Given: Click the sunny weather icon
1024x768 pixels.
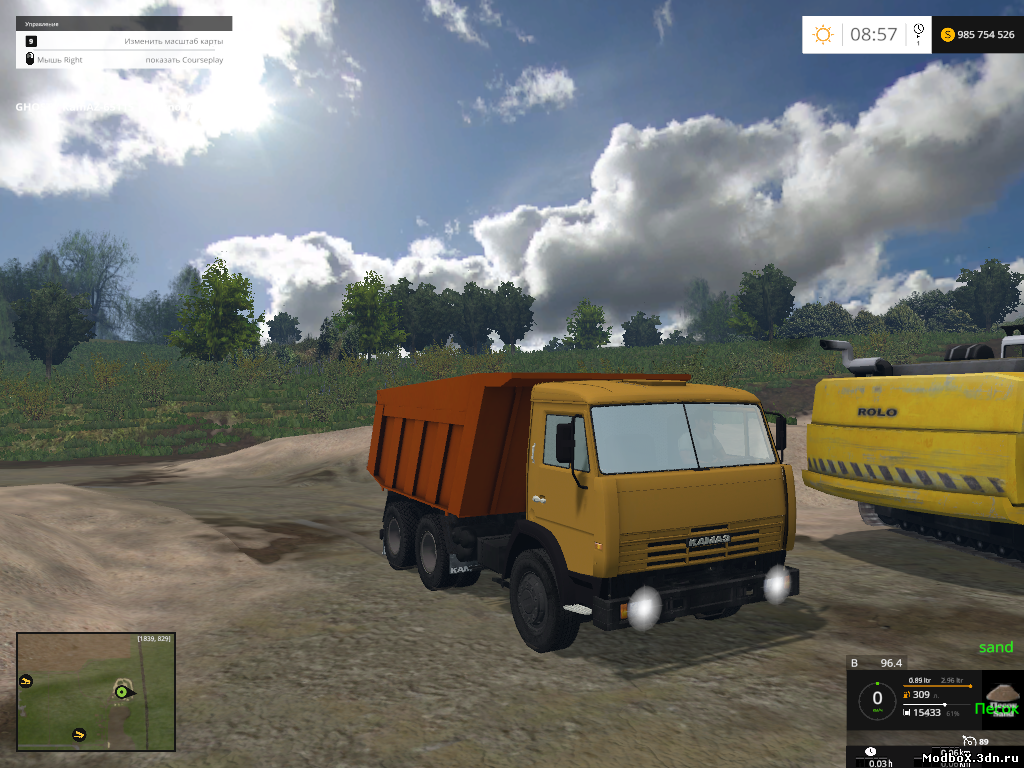Looking at the screenshot, I should [x=823, y=35].
